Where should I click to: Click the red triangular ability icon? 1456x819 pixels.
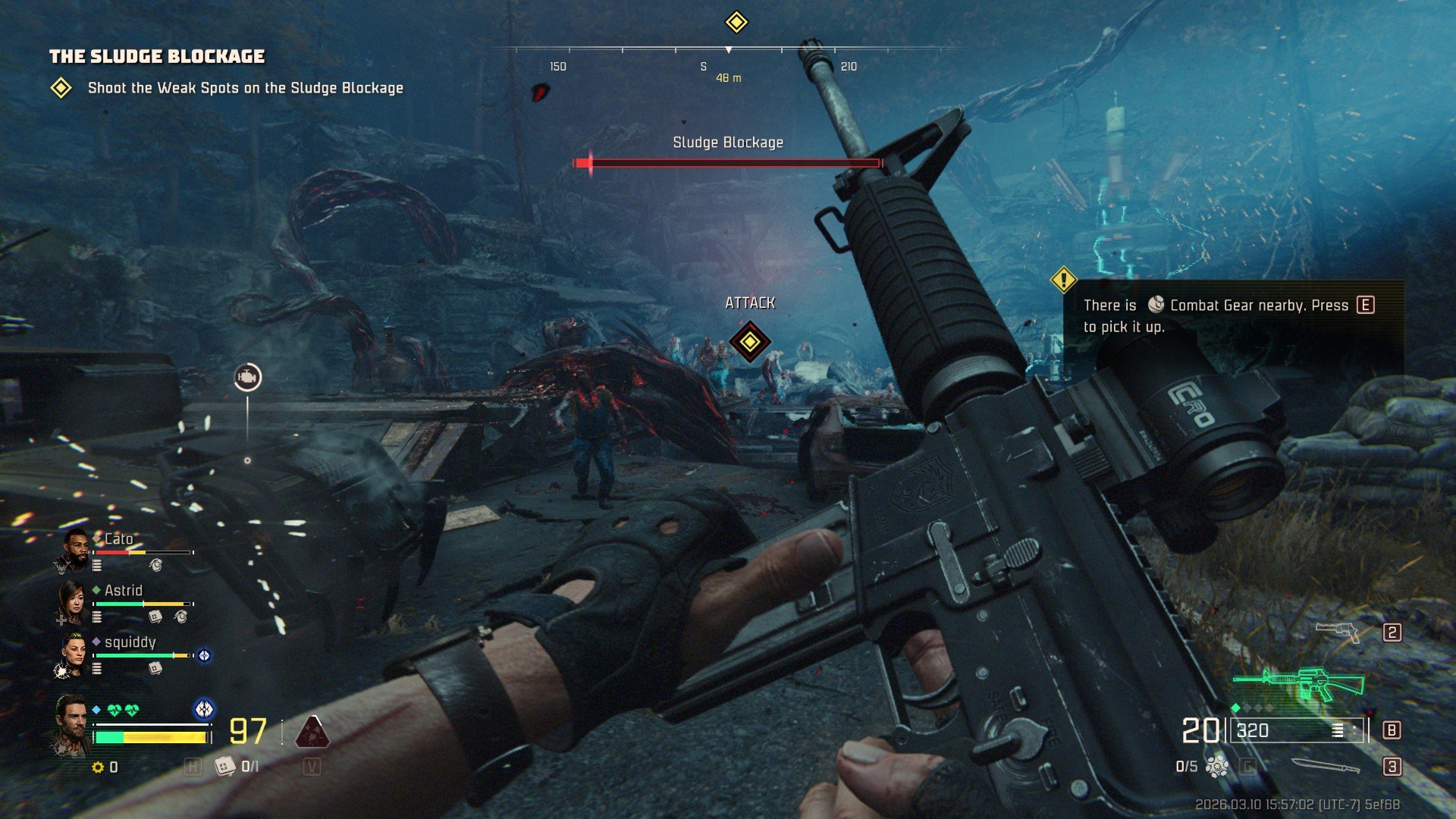pos(312,732)
